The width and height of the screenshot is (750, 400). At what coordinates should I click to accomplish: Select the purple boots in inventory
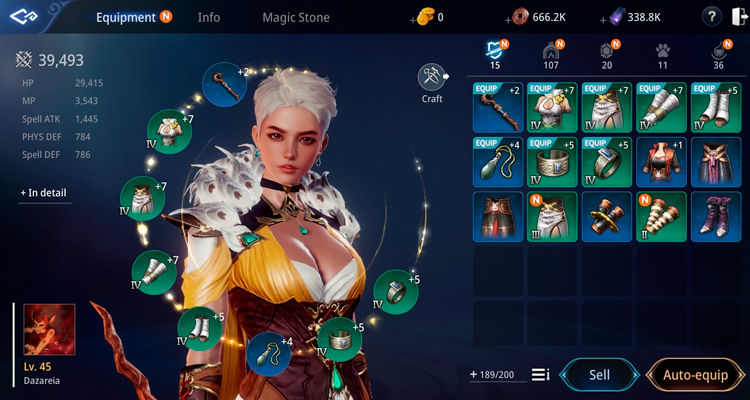coord(716,217)
